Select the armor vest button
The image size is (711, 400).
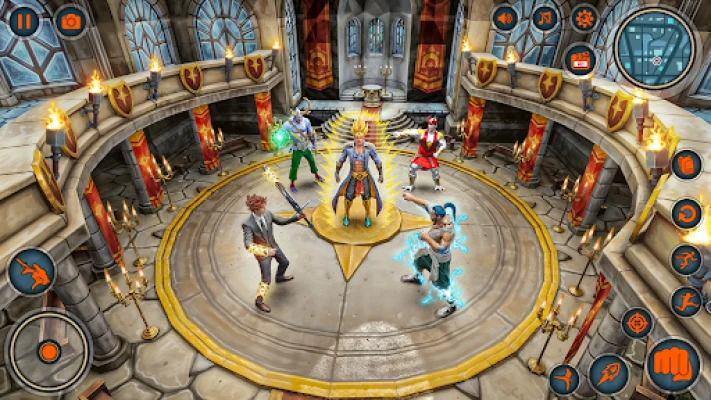click(686, 164)
